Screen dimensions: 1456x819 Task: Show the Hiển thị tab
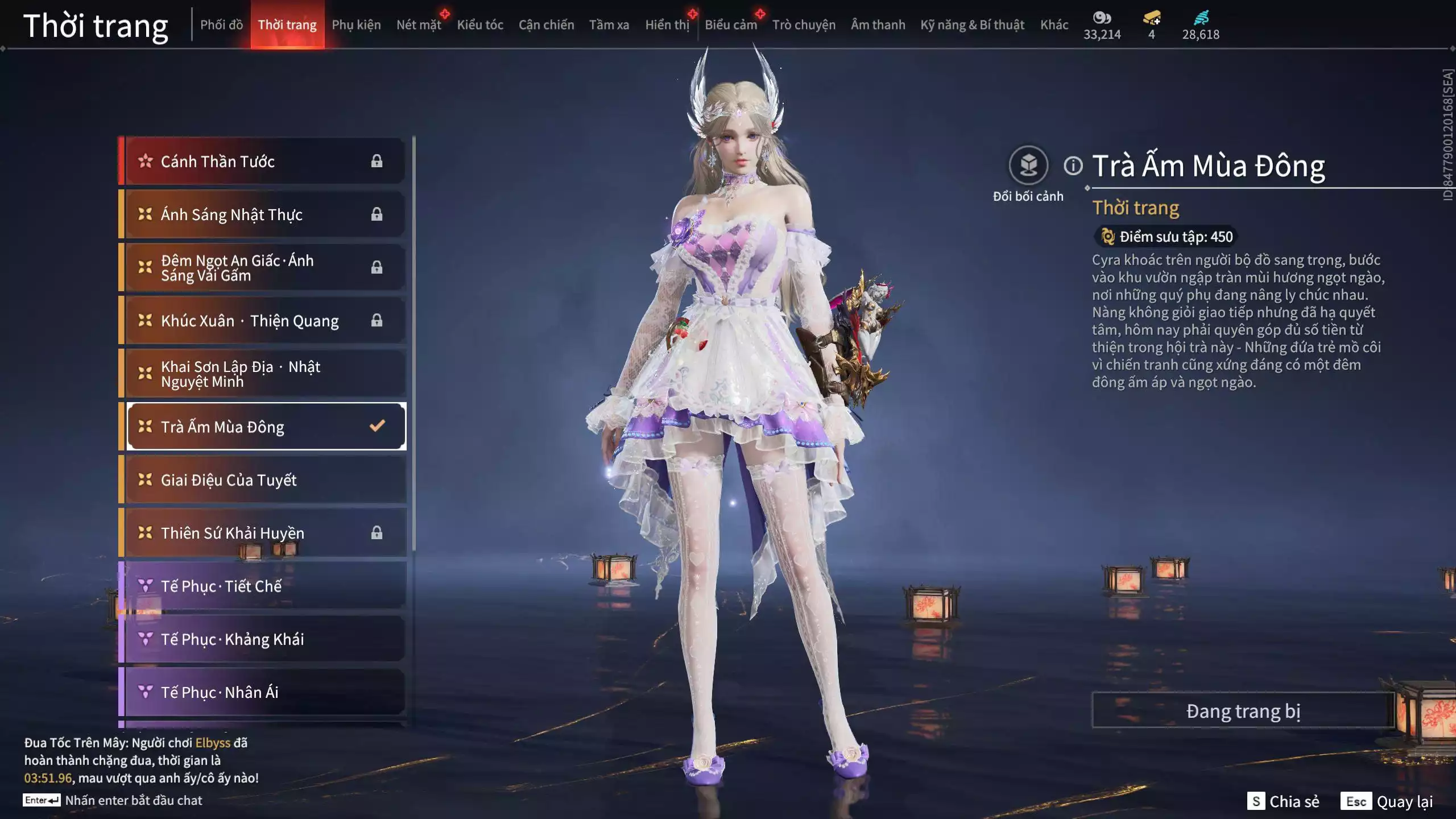point(667,25)
